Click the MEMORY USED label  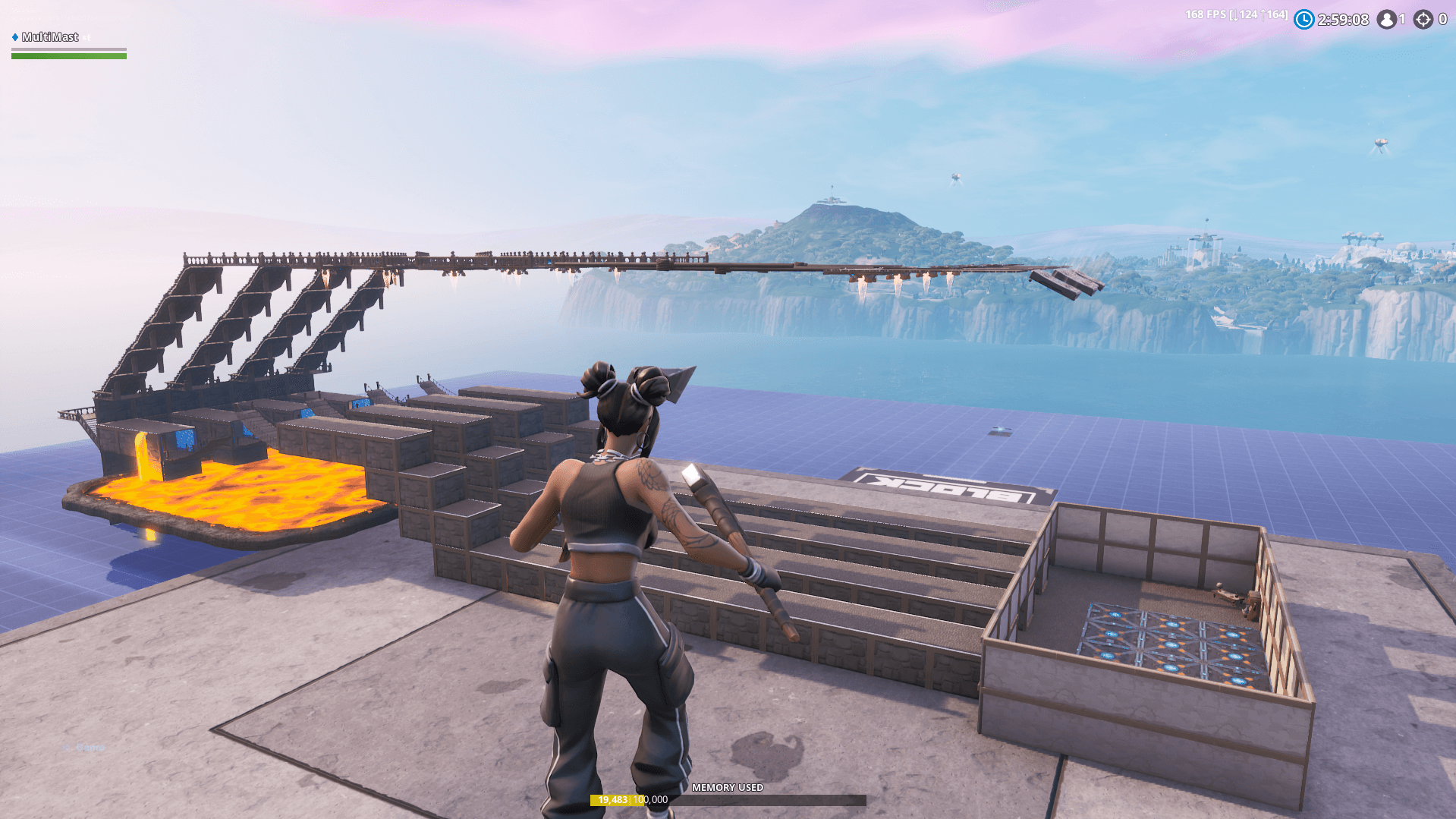728,789
